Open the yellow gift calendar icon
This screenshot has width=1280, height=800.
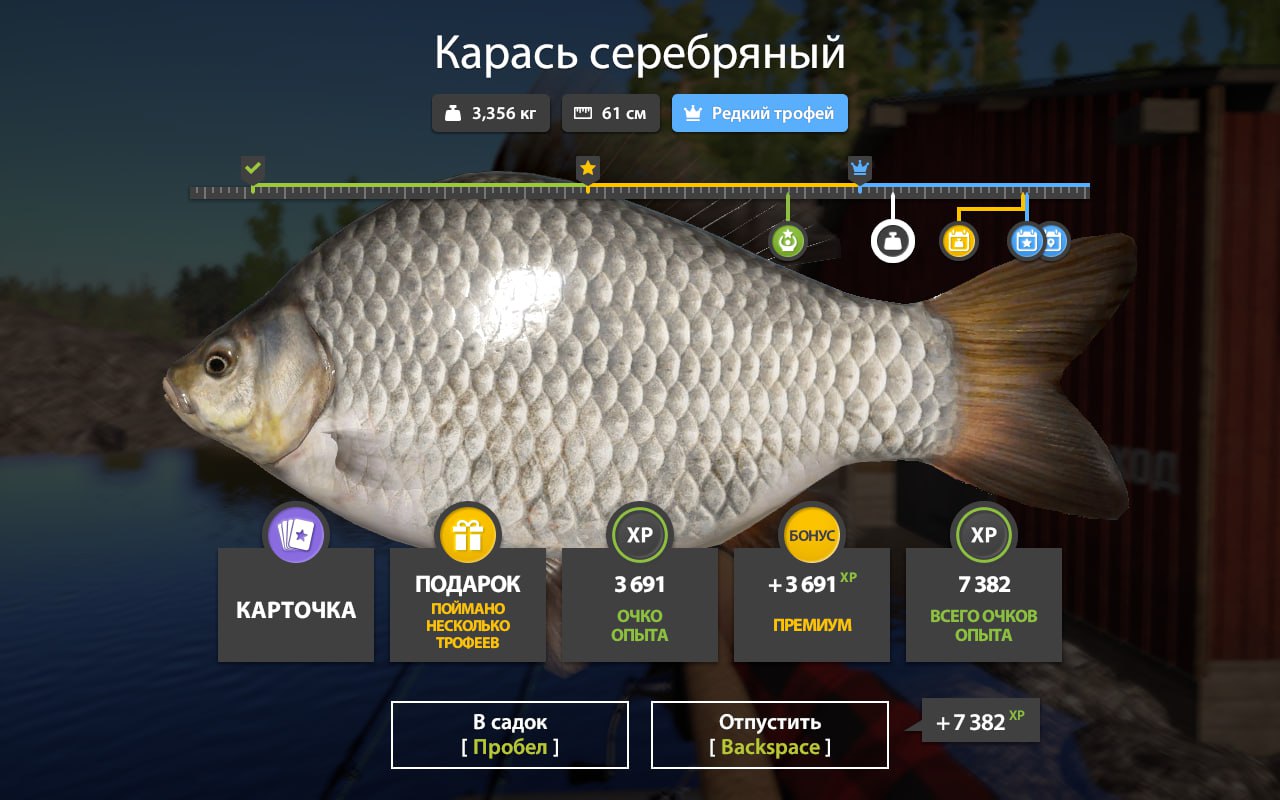click(x=958, y=240)
